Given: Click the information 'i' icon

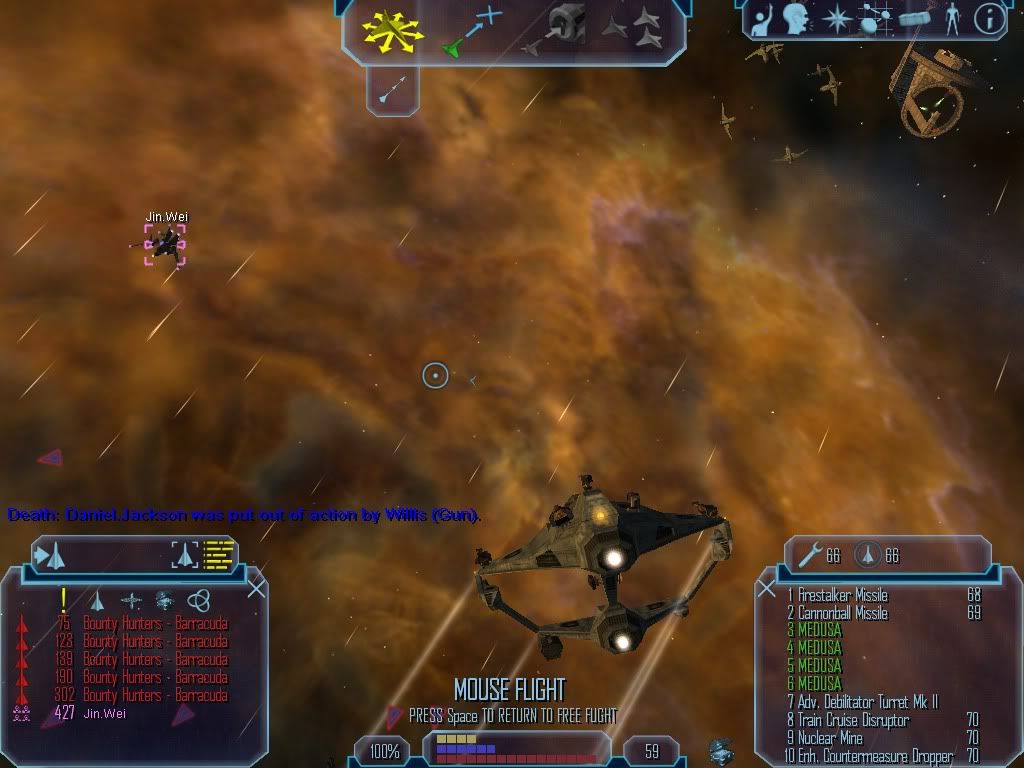Looking at the screenshot, I should point(989,19).
